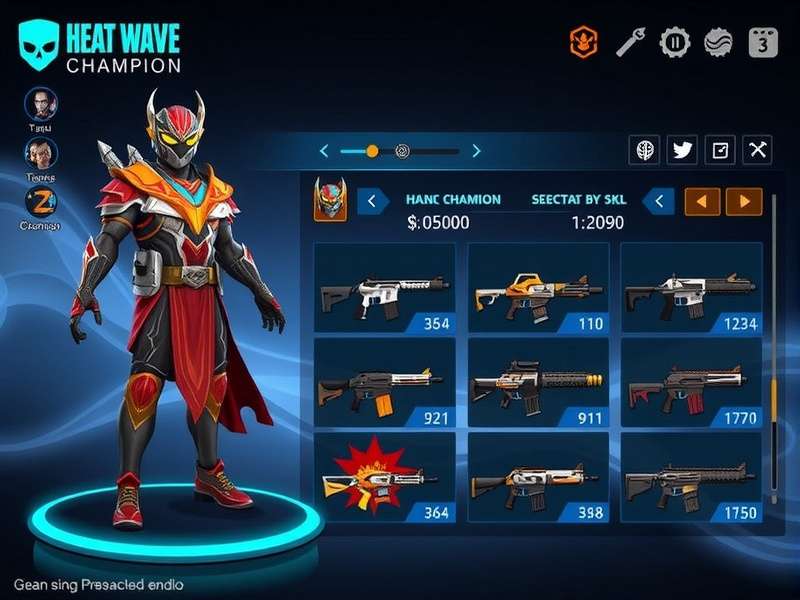
Task: Click the Twitter bird share button
Action: point(683,150)
